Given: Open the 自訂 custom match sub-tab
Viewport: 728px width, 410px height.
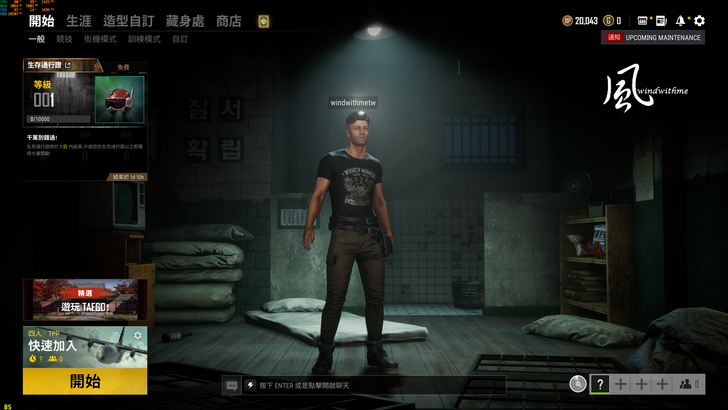Looking at the screenshot, I should [x=179, y=40].
